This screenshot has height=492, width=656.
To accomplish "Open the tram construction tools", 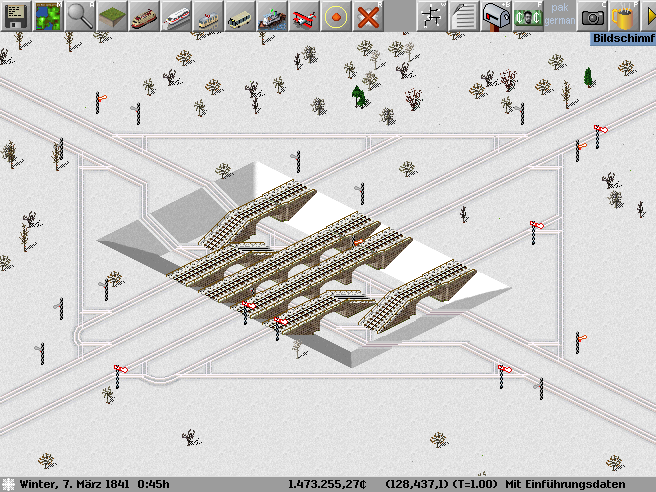I will click(208, 16).
